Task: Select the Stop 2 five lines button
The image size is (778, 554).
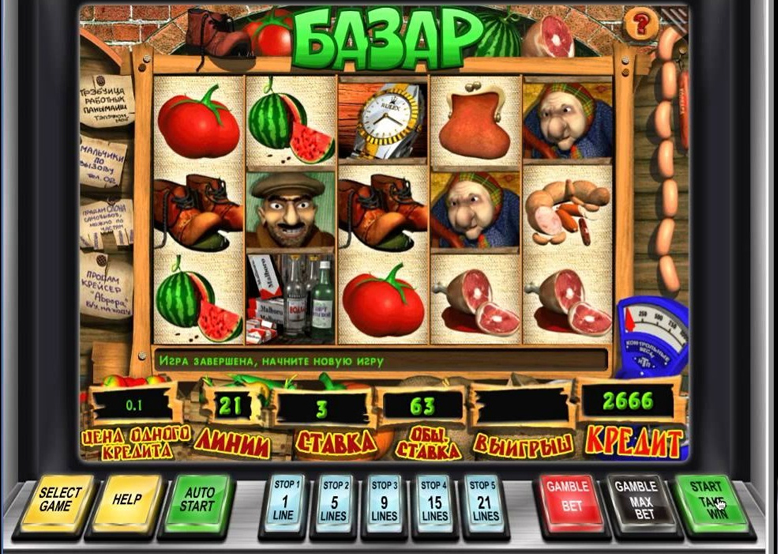Action: click(336, 500)
